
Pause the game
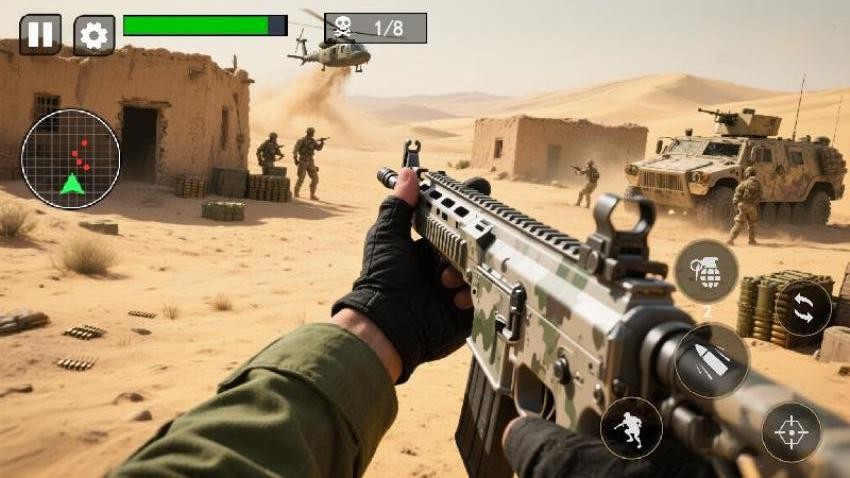coord(40,34)
